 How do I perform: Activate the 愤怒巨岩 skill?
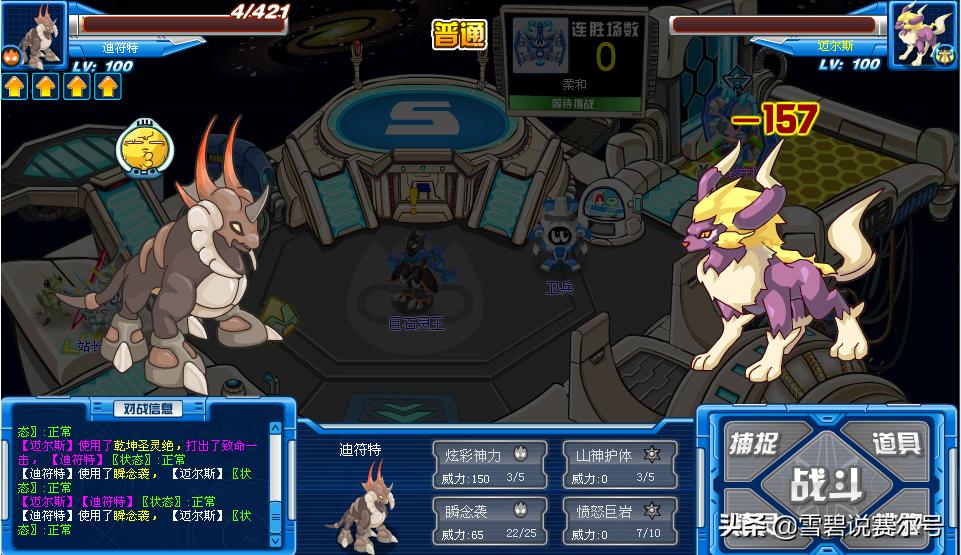click(619, 520)
